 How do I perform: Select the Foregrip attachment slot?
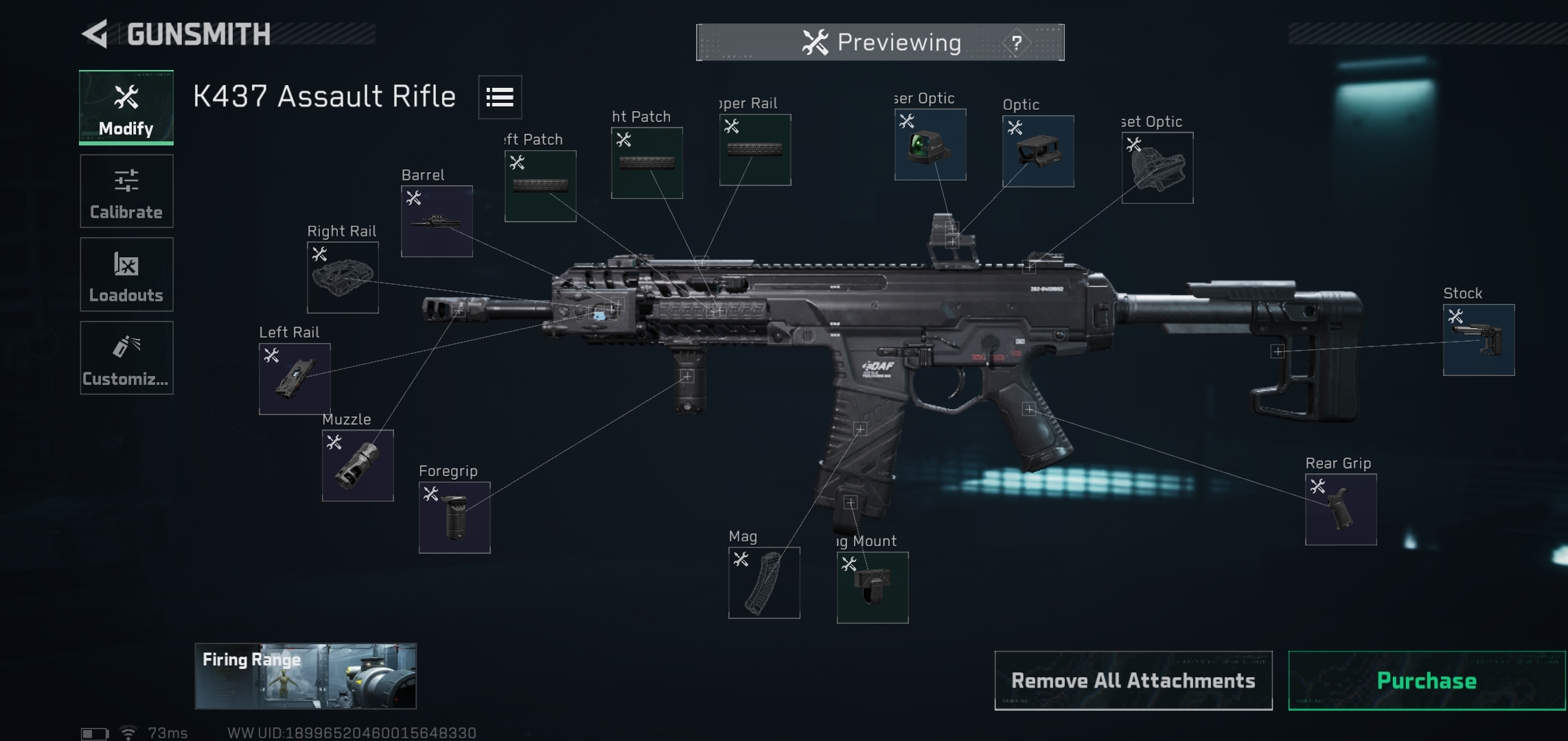[454, 518]
